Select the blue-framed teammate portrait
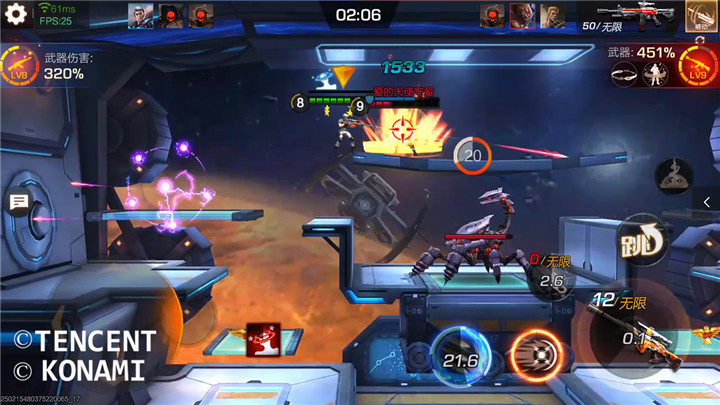Viewport: 720px width, 405px height. (140, 15)
